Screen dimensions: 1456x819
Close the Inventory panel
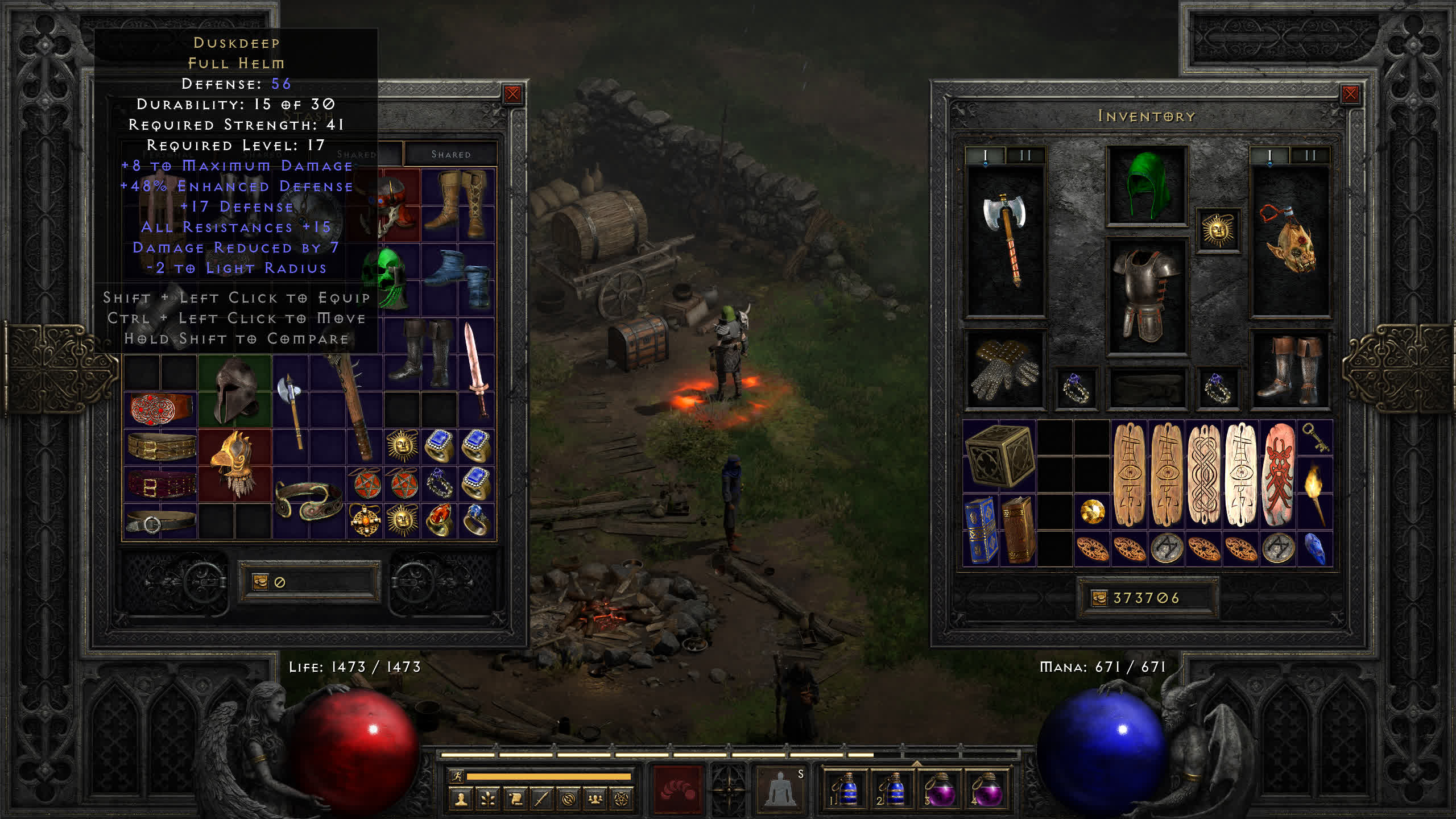tap(1350, 94)
